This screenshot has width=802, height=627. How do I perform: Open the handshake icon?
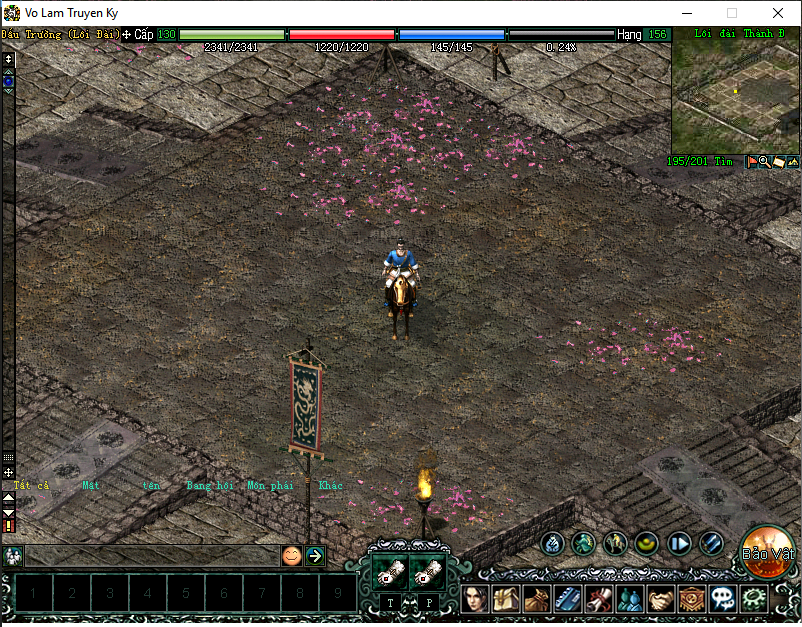(x=660, y=599)
